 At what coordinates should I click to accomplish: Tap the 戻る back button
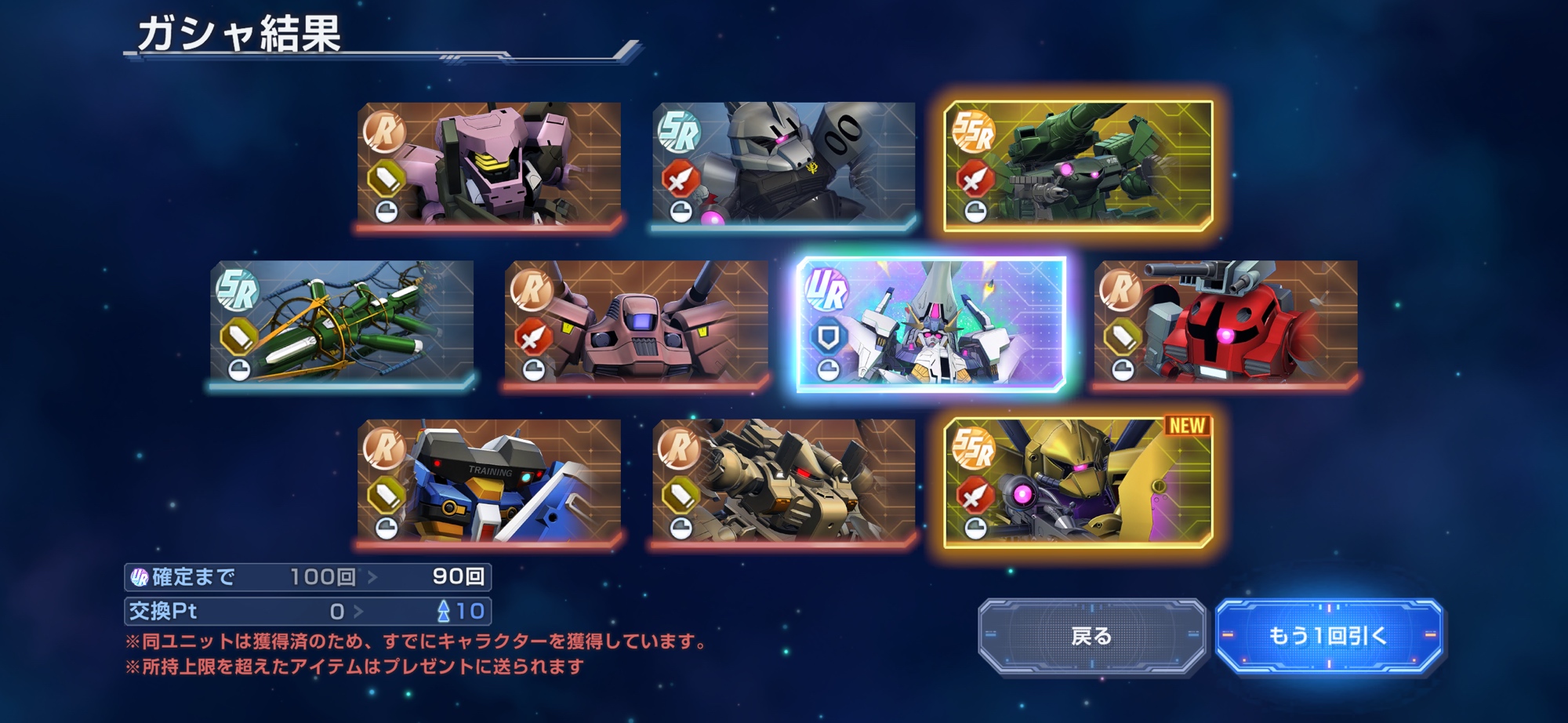point(1091,636)
